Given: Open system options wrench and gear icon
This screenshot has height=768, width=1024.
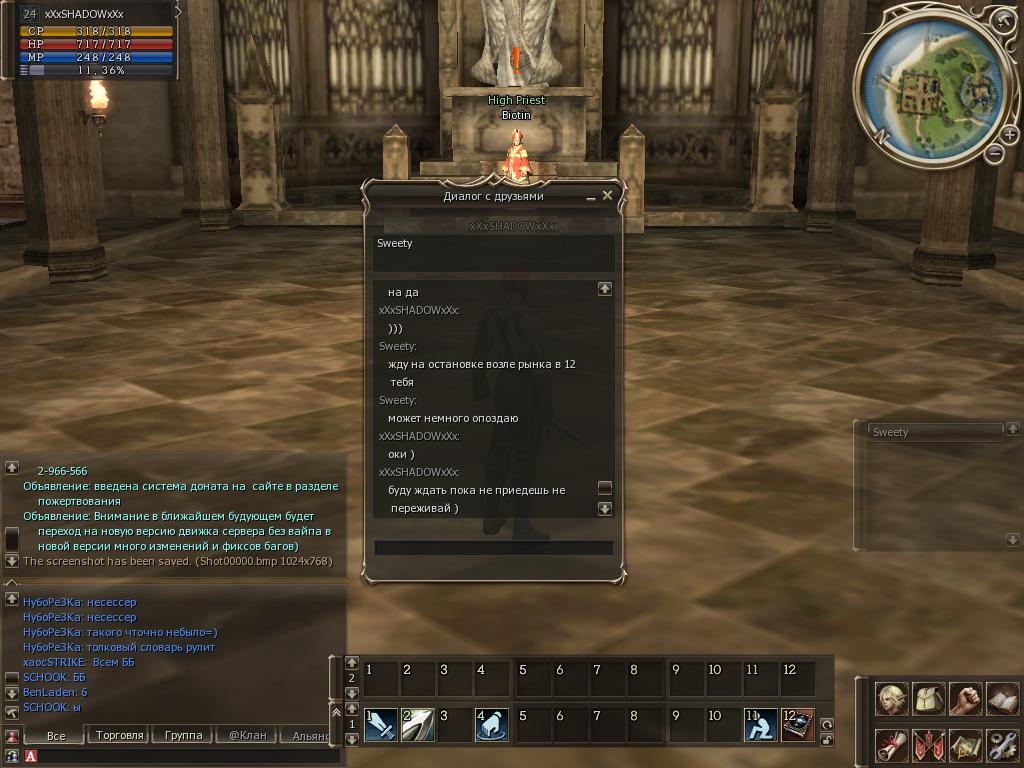Looking at the screenshot, I should (1001, 745).
